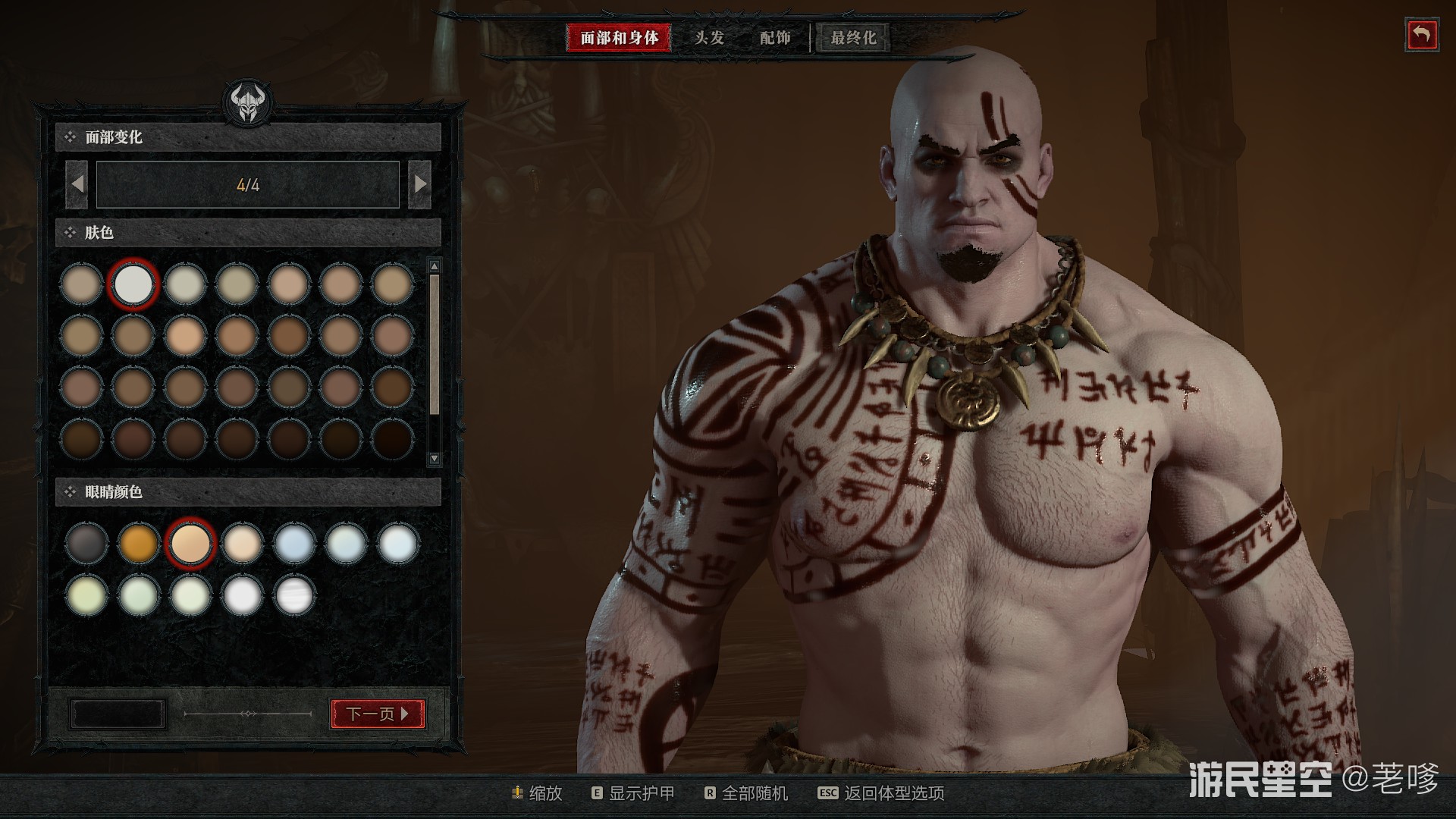Advance to the next face variation
The height and width of the screenshot is (819, 1456).
[419, 184]
